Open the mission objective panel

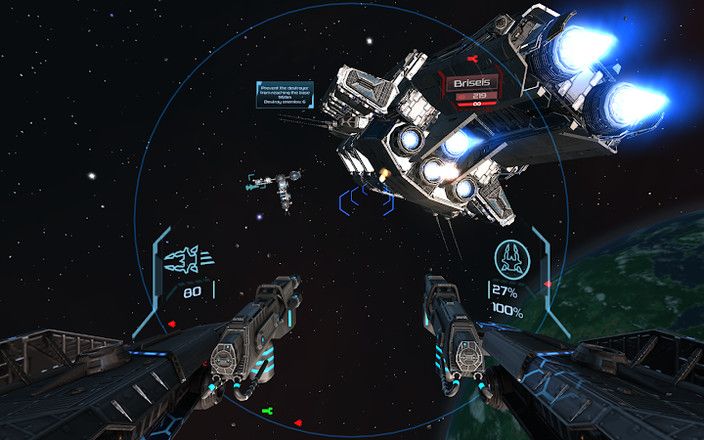pyautogui.click(x=285, y=95)
